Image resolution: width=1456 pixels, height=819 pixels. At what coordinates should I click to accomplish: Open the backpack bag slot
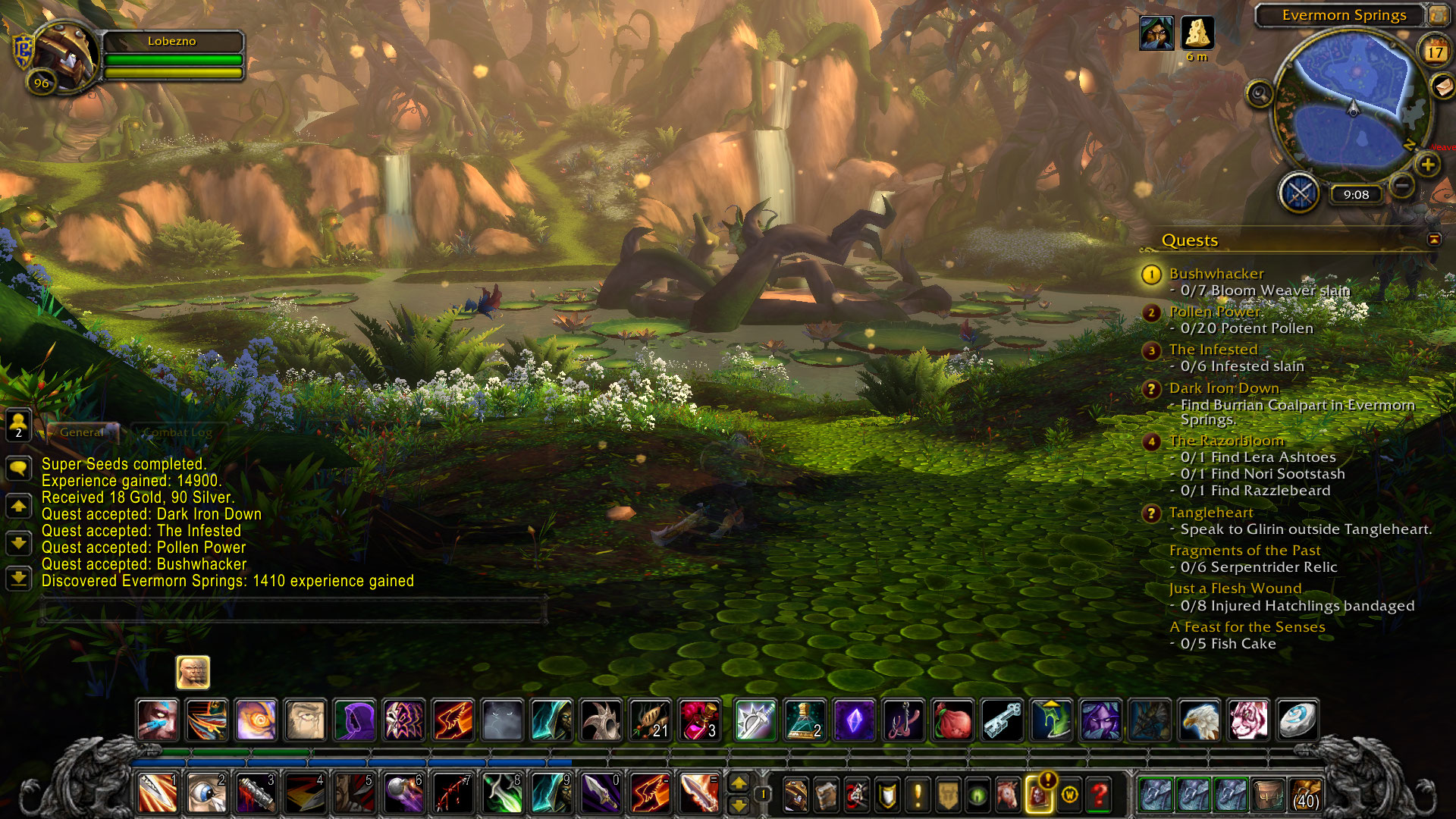[1304, 794]
